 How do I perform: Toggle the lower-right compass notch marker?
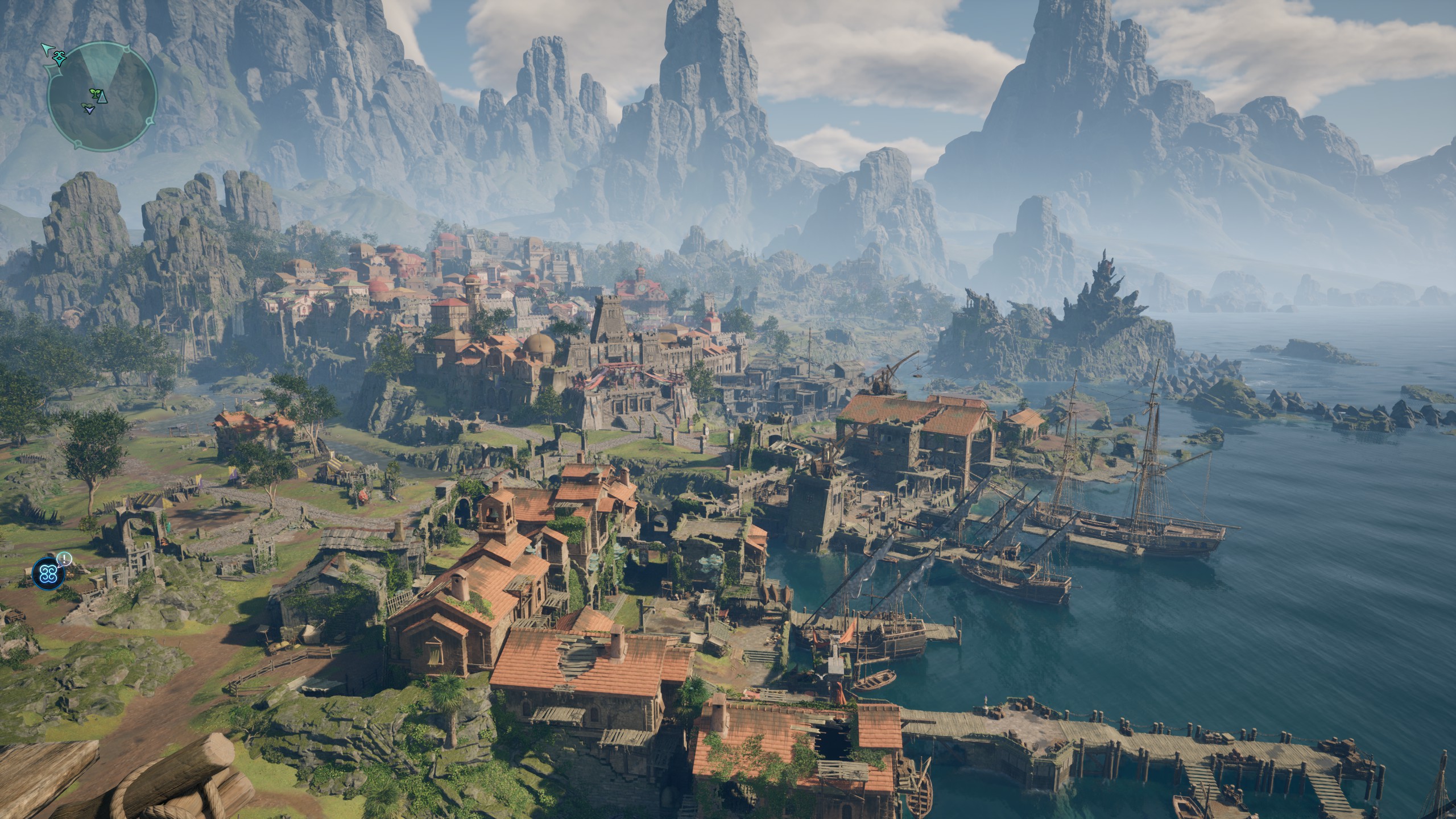coord(149,122)
